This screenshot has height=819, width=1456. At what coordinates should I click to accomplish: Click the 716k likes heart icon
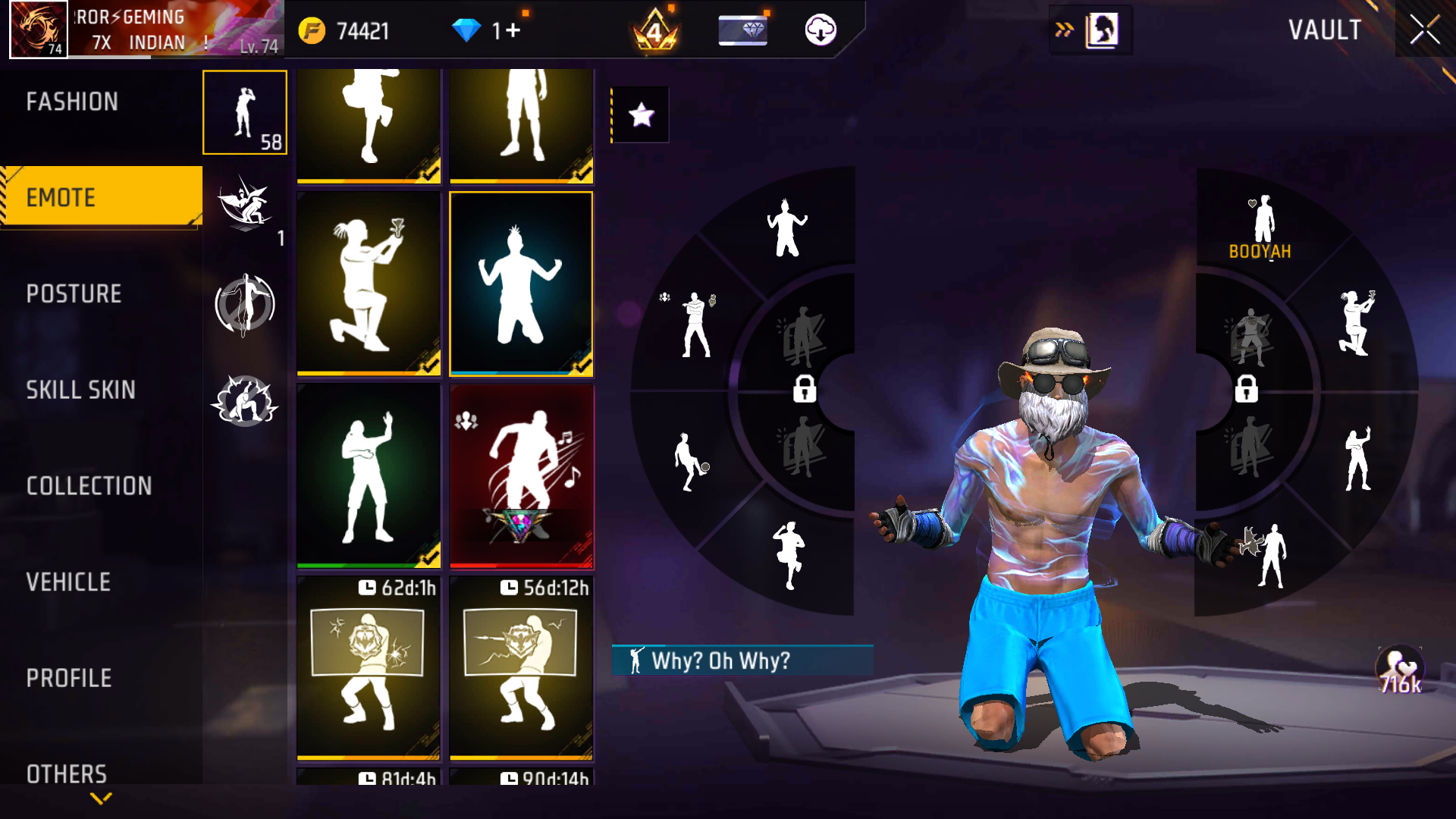coord(1399,666)
